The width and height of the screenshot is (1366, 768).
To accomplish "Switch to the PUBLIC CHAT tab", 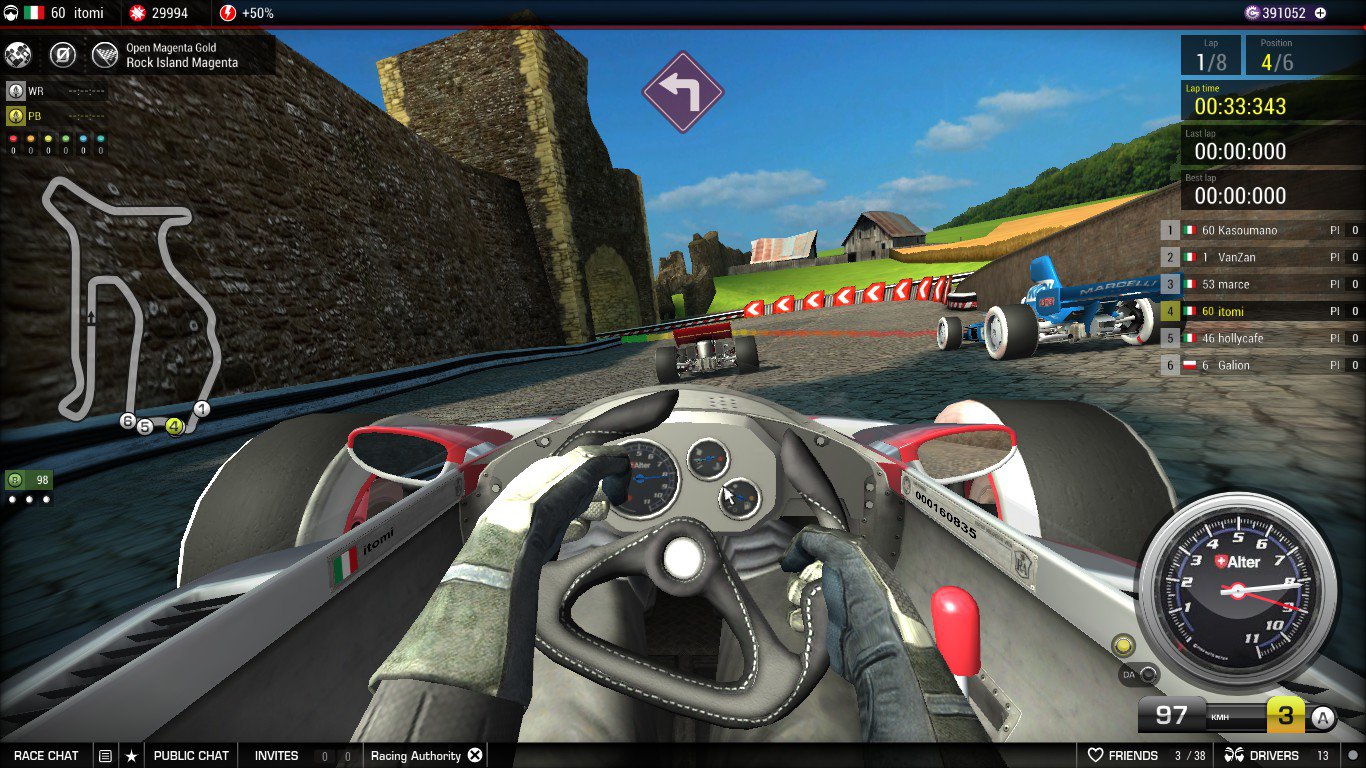I will [191, 755].
